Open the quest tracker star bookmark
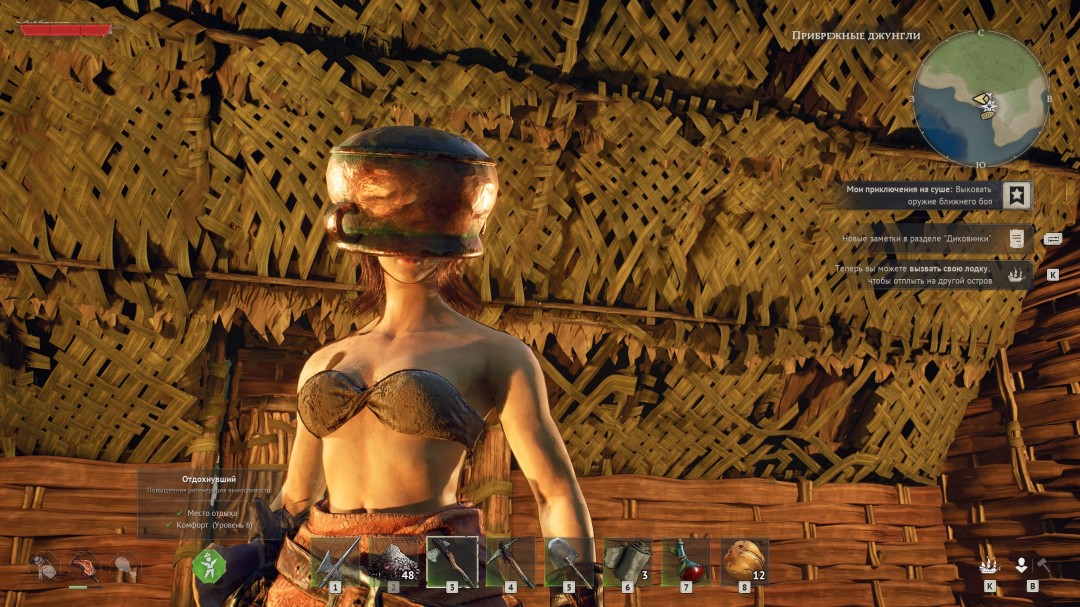Screen dimensions: 1080x607 click(1017, 195)
